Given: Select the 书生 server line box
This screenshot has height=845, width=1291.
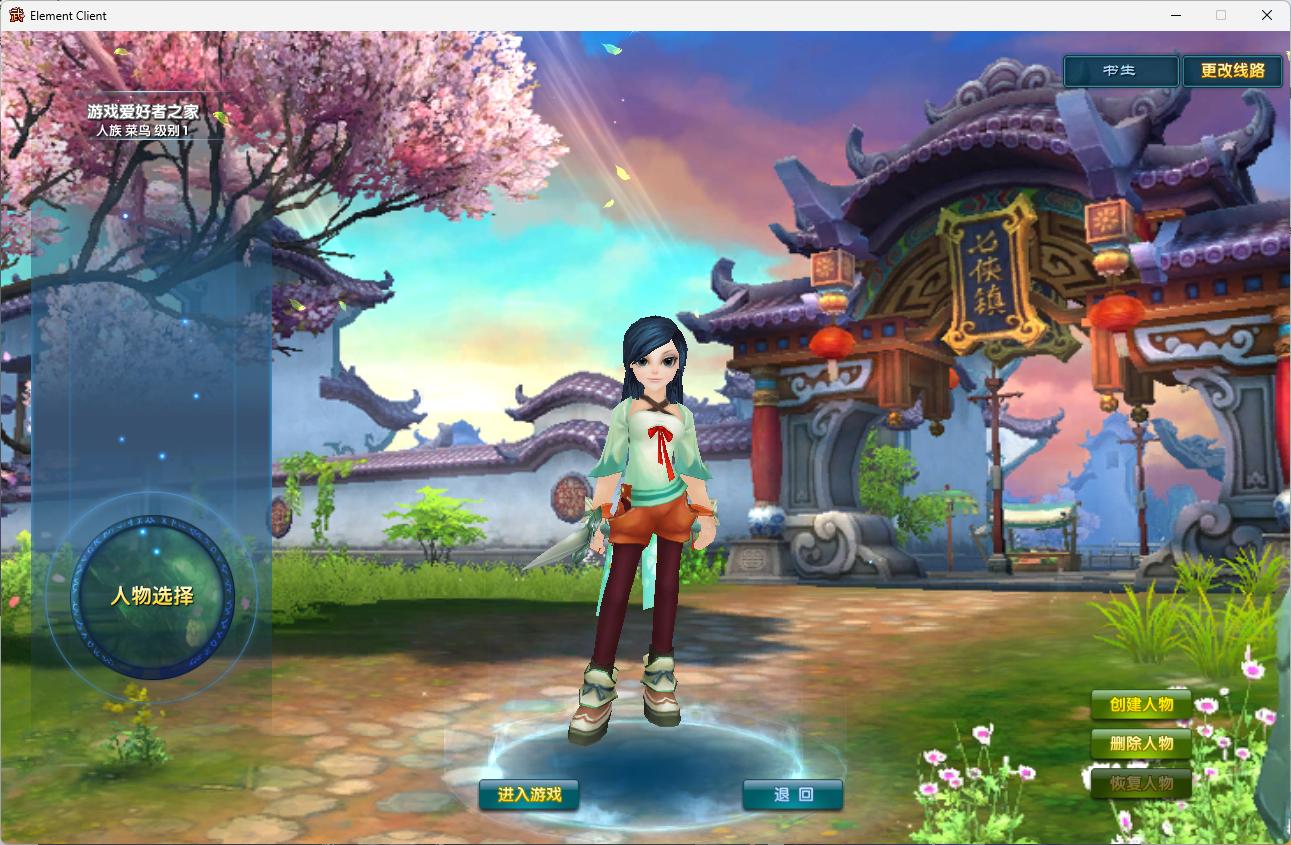Looking at the screenshot, I should point(1120,71).
